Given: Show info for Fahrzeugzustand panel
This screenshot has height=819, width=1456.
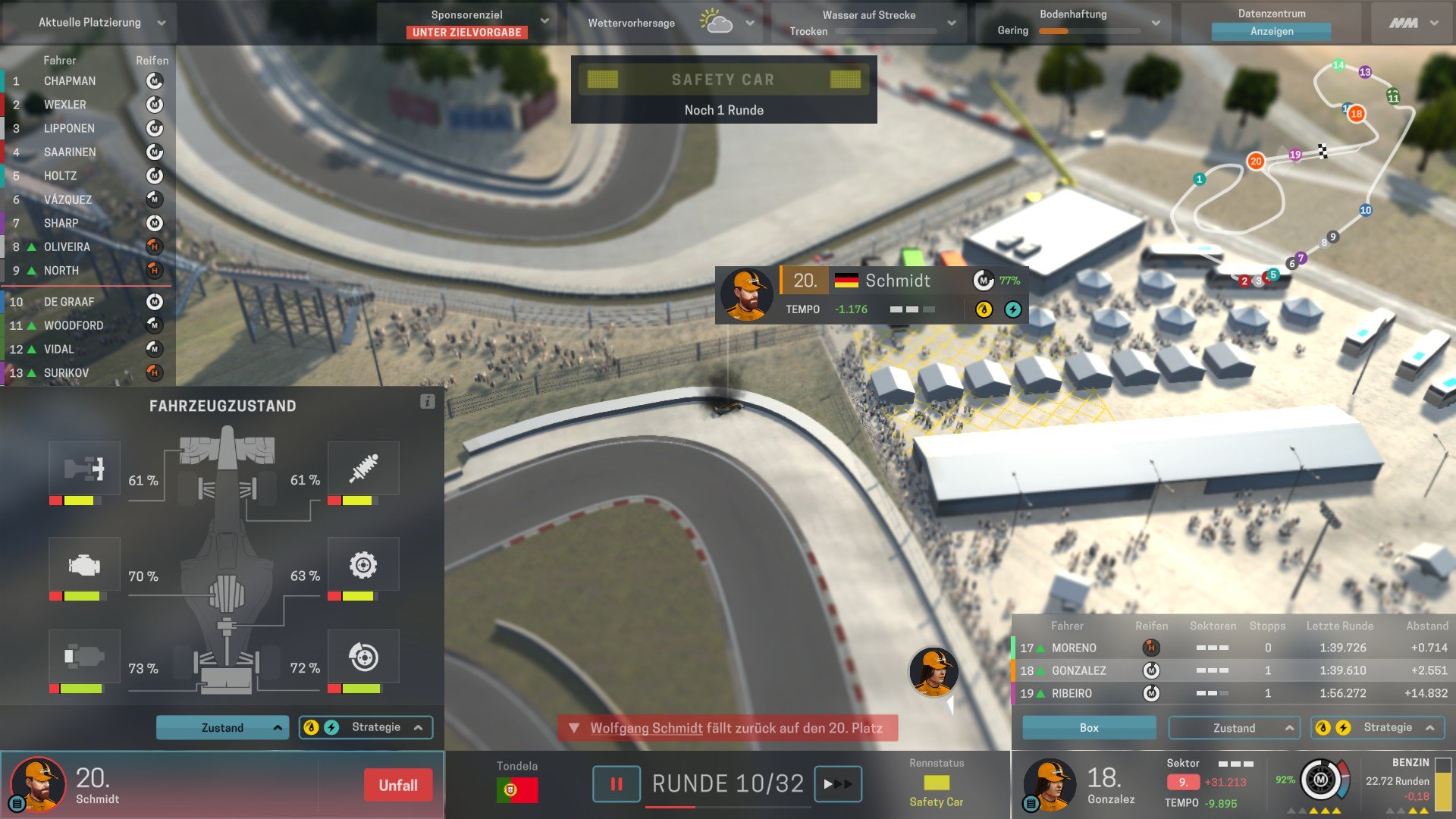Looking at the screenshot, I should coord(428,402).
